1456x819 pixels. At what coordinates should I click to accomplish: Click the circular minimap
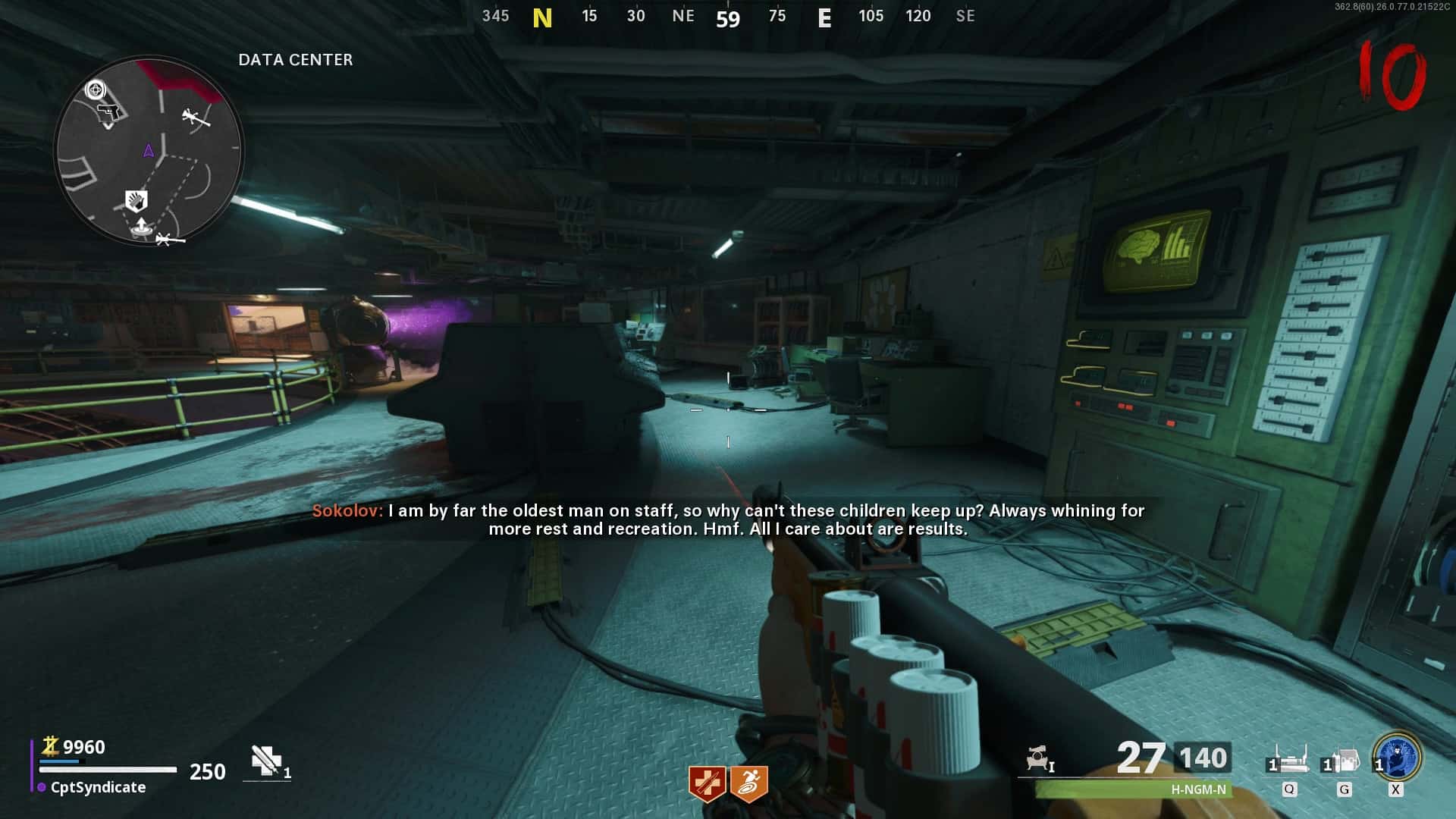(x=149, y=150)
